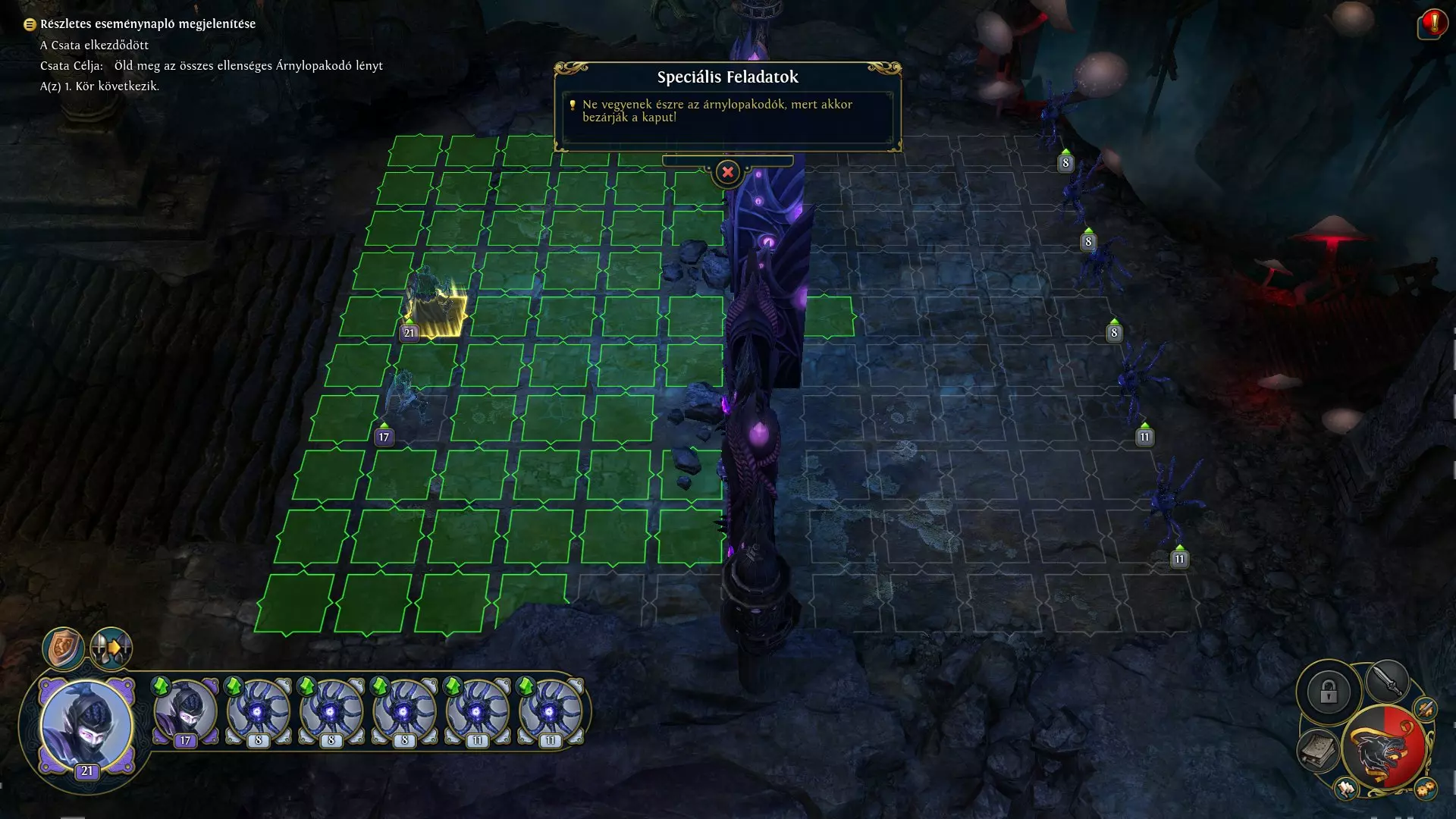Select the queued unit portrait showing 17
Image resolution: width=1456 pixels, height=819 pixels.
click(186, 713)
